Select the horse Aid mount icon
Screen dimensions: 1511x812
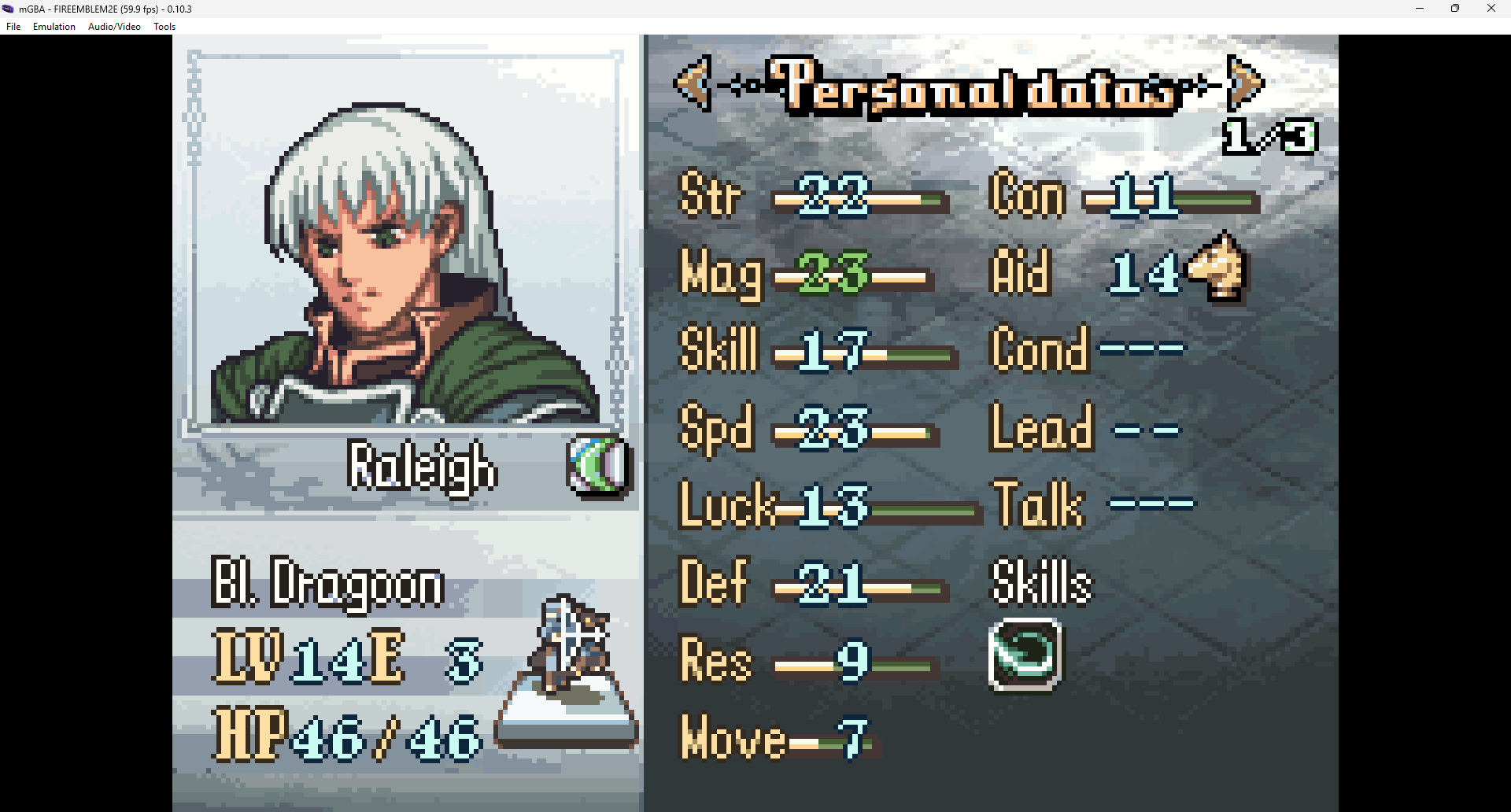(1217, 268)
